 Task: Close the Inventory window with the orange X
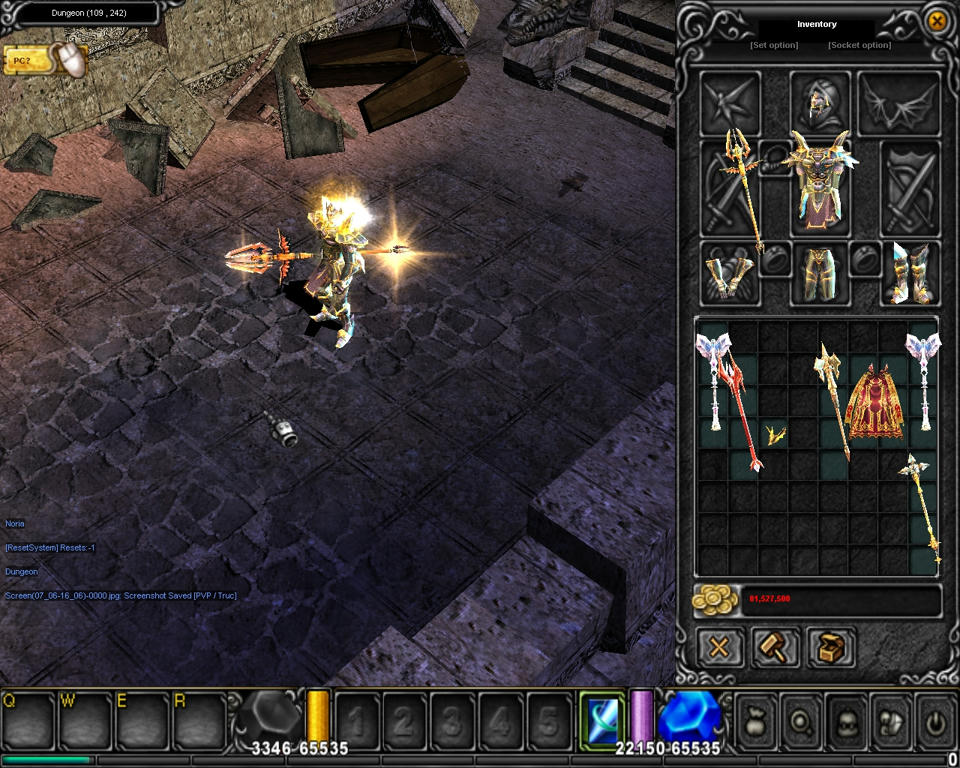[937, 20]
